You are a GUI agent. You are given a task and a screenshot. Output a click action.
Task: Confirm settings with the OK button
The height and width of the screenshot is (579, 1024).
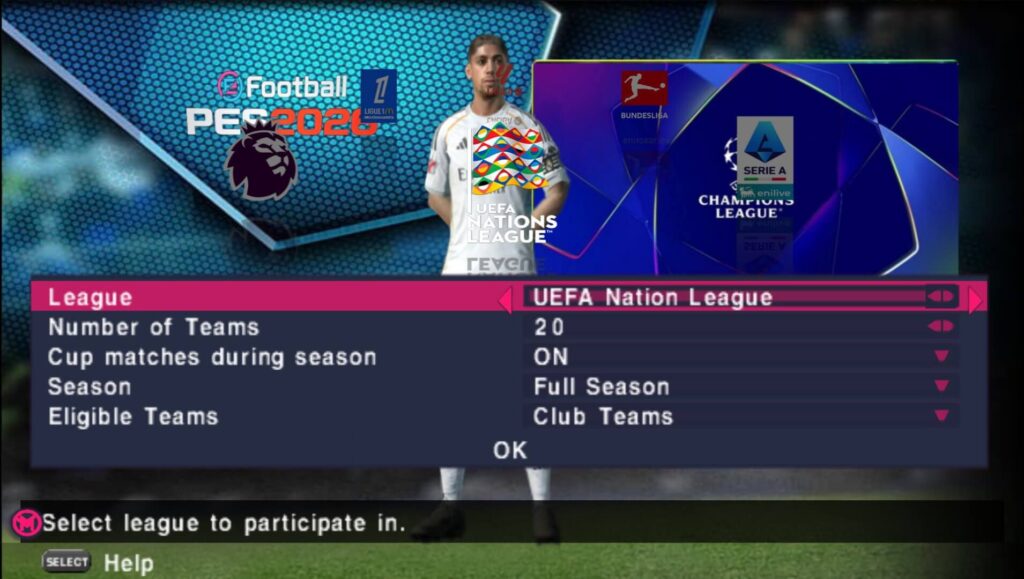coord(509,450)
